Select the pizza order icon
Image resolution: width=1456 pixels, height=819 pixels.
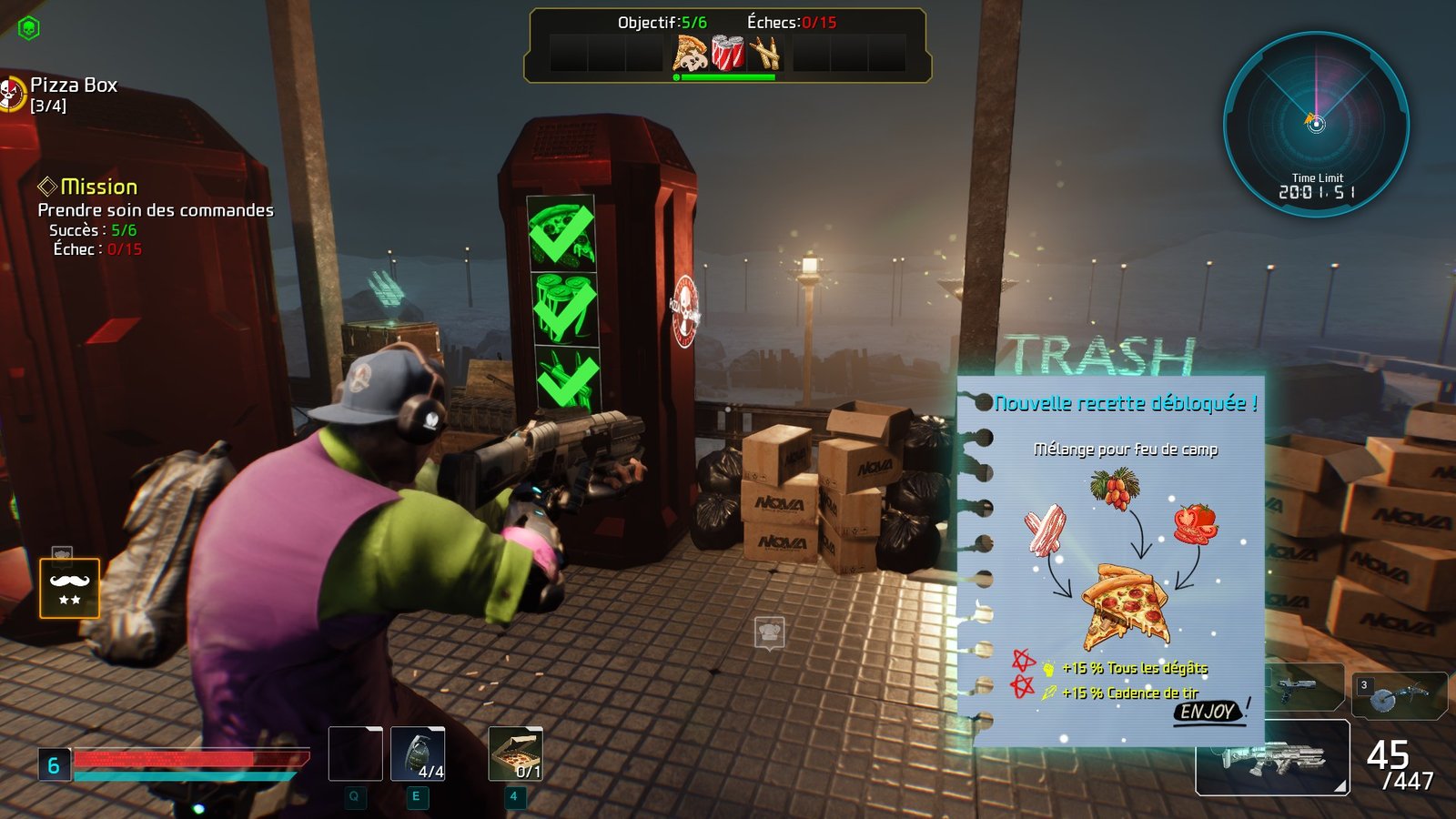click(690, 53)
